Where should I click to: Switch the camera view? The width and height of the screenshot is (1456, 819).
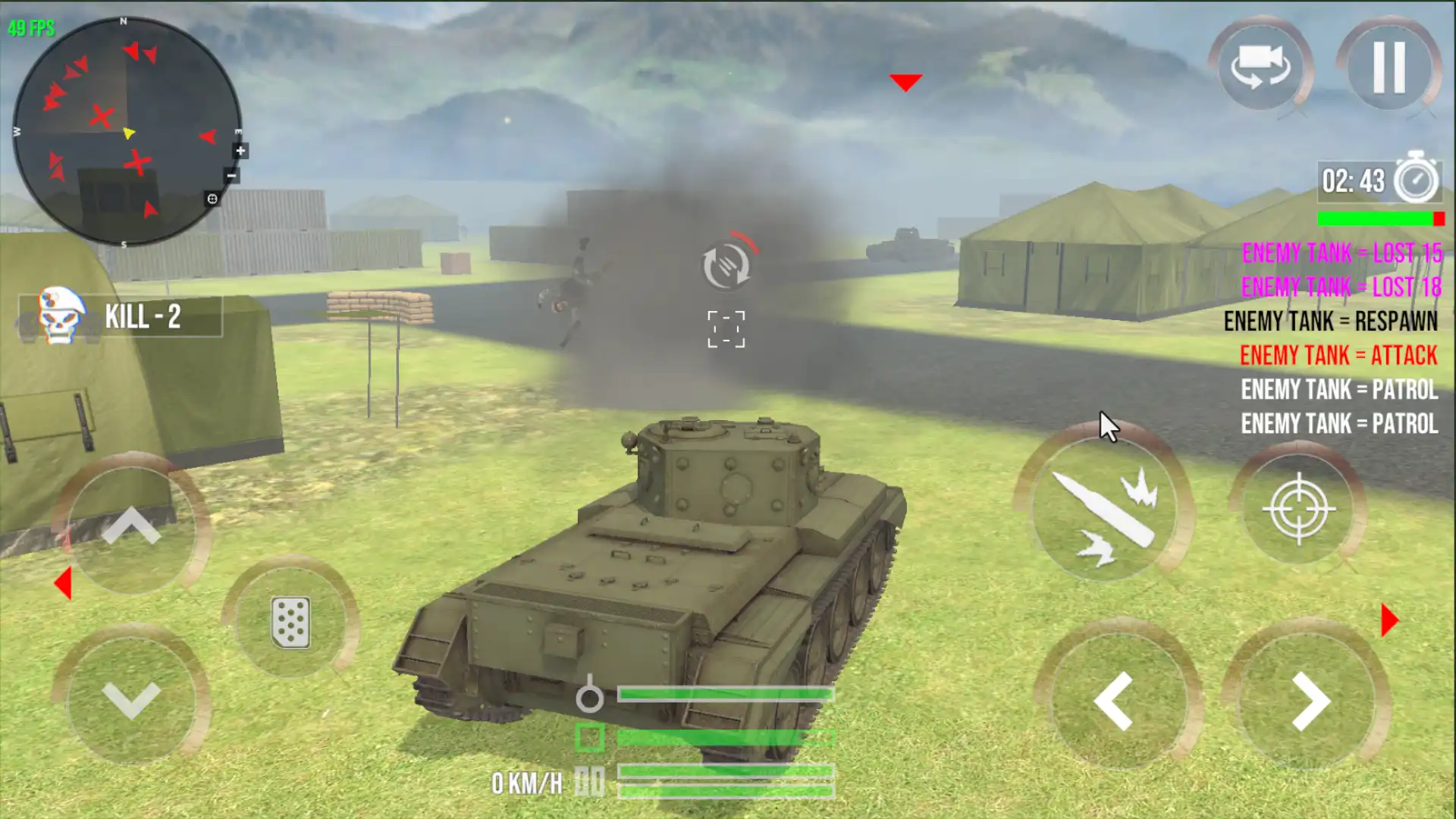tap(1260, 67)
